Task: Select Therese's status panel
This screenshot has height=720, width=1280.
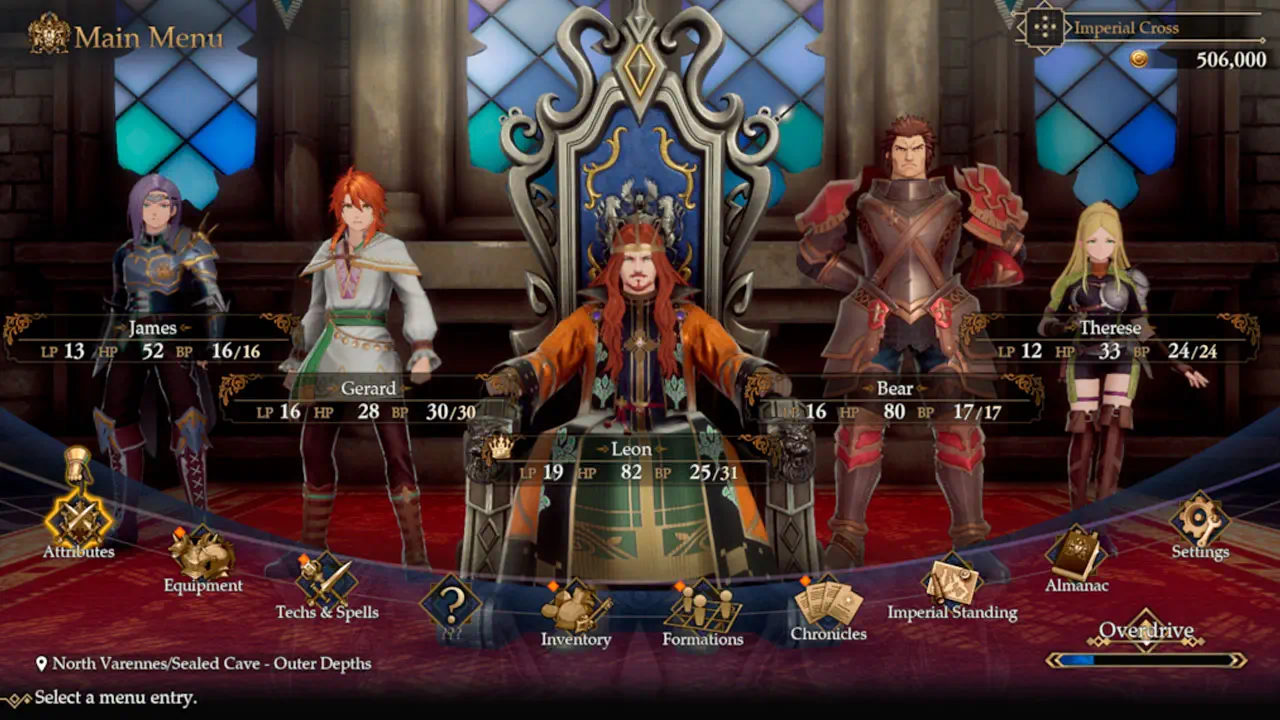Action: 1108,340
